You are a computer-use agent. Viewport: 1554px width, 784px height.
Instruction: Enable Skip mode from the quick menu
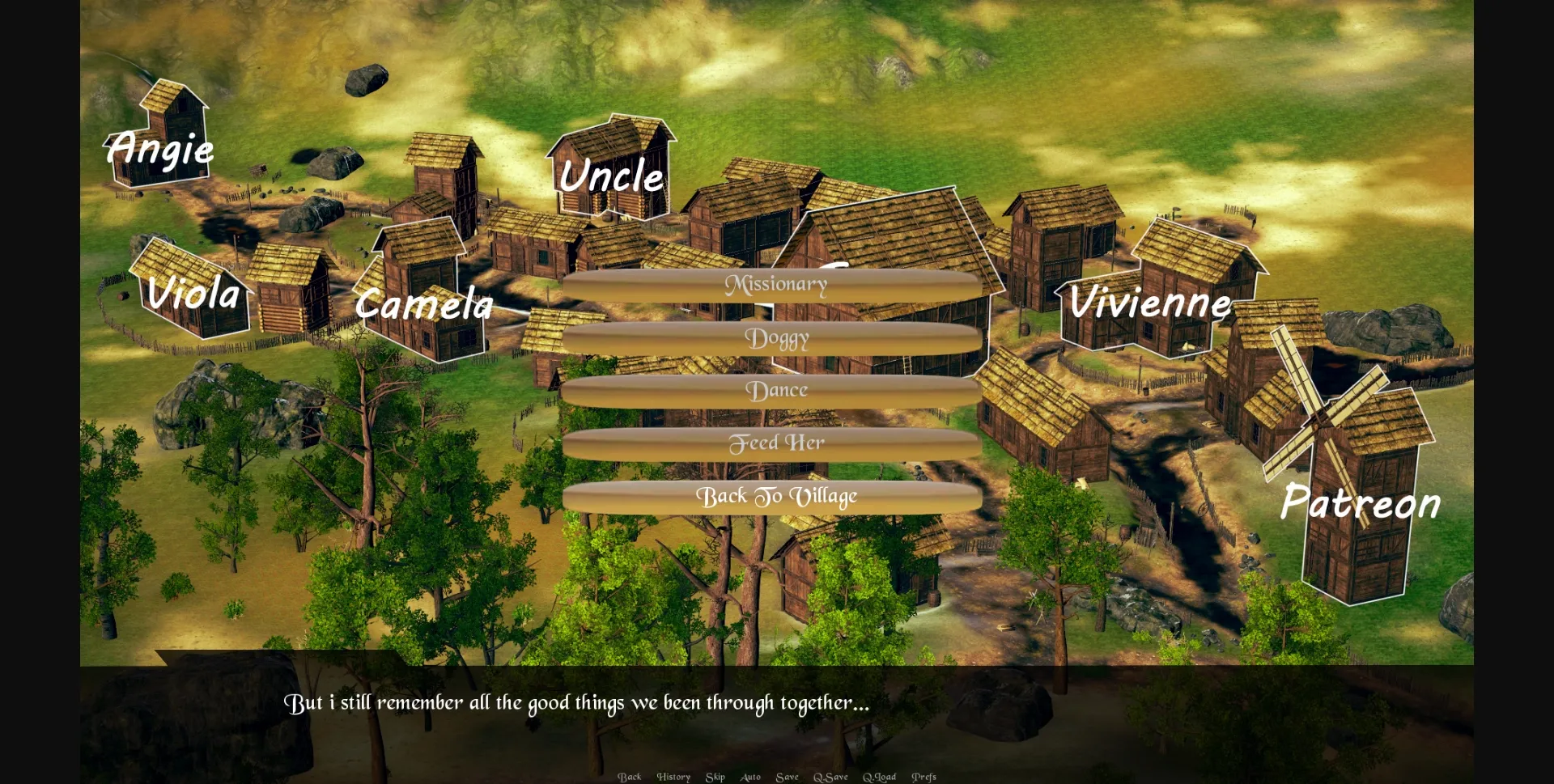715,776
